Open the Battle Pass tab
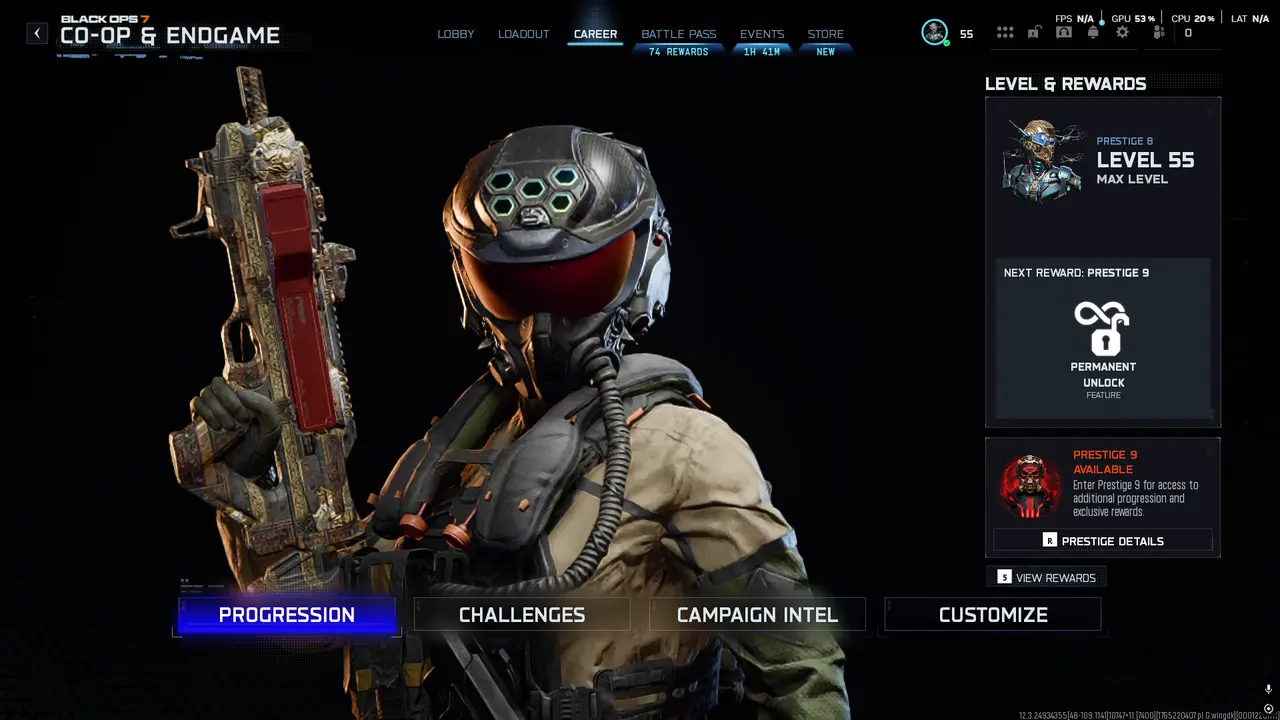Screen dimensions: 1280x720 pyautogui.click(x=678, y=34)
